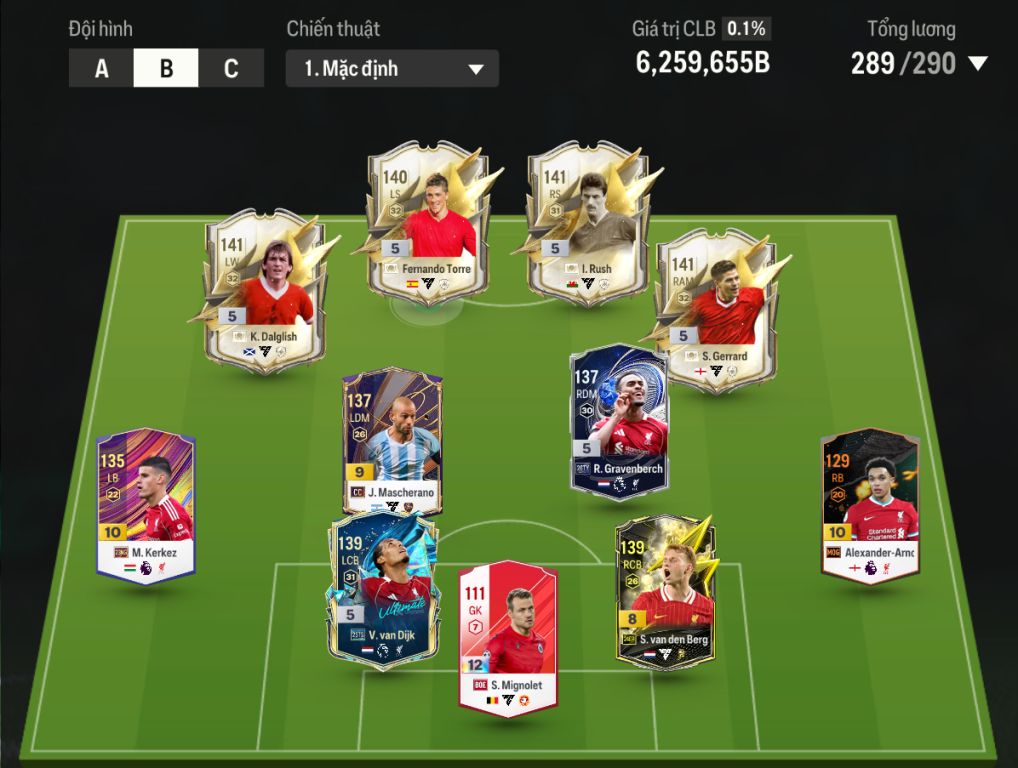Select the R. Gravenberch card
Screen dimensions: 1018x768
[x=619, y=418]
